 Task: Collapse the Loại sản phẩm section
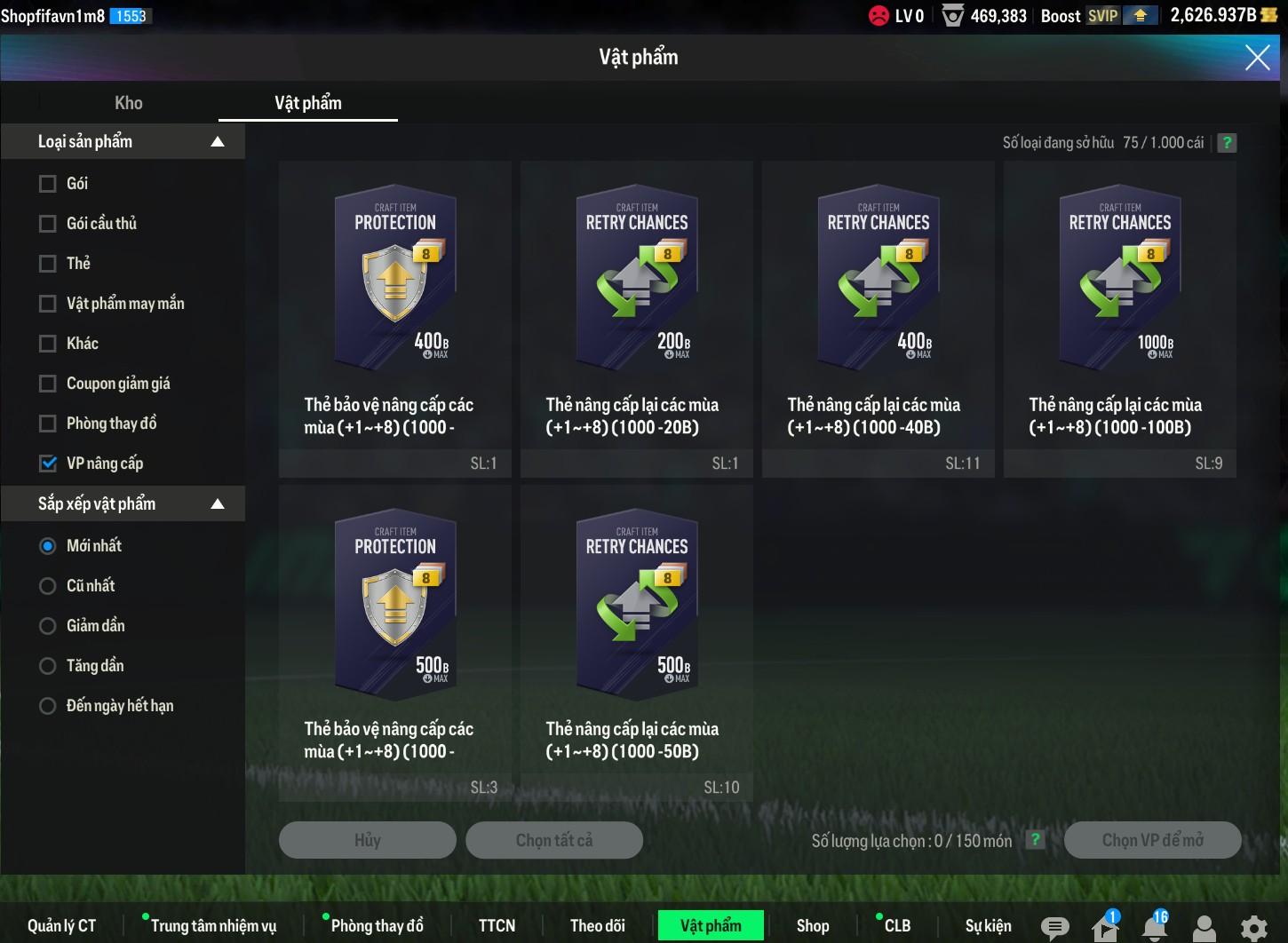tap(218, 142)
